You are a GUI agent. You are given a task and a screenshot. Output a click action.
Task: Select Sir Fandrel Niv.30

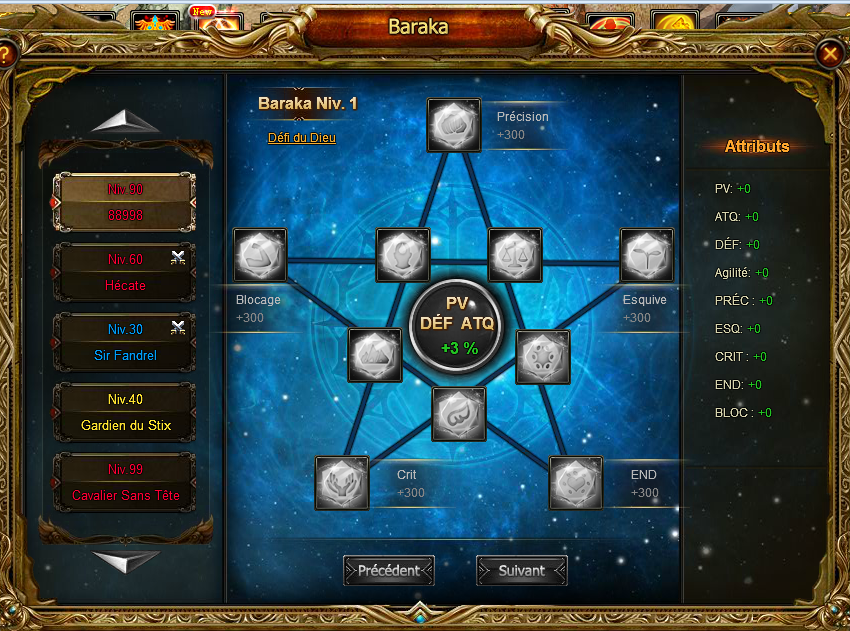(125, 342)
